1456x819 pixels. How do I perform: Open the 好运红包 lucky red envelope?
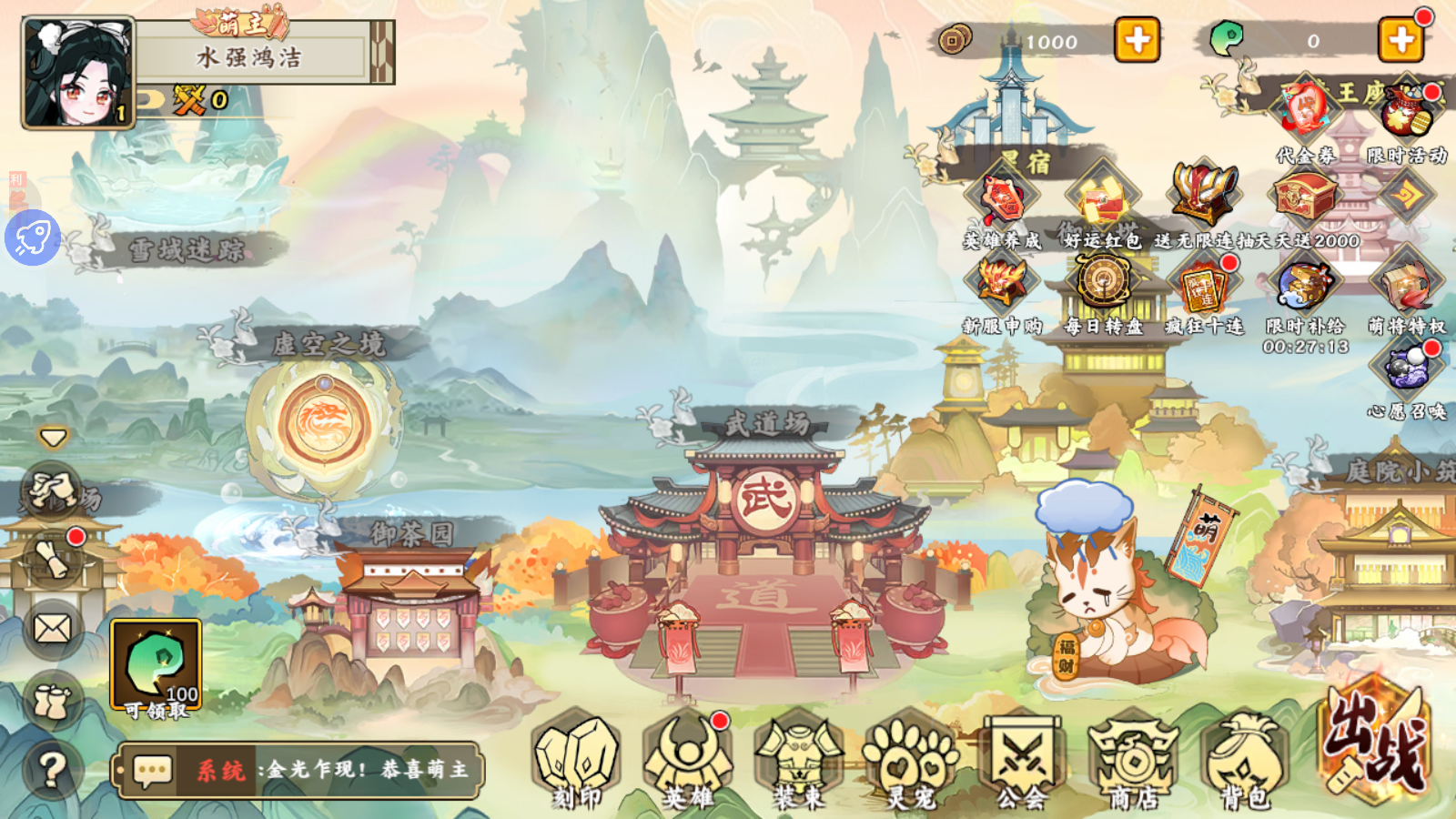(x=1102, y=202)
